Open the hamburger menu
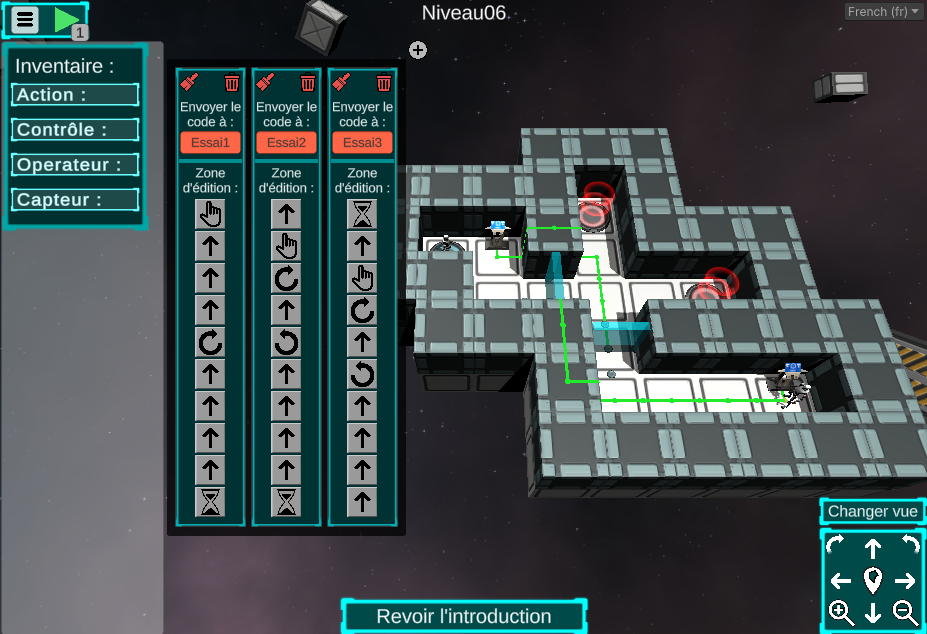927x634 pixels. [x=26, y=19]
